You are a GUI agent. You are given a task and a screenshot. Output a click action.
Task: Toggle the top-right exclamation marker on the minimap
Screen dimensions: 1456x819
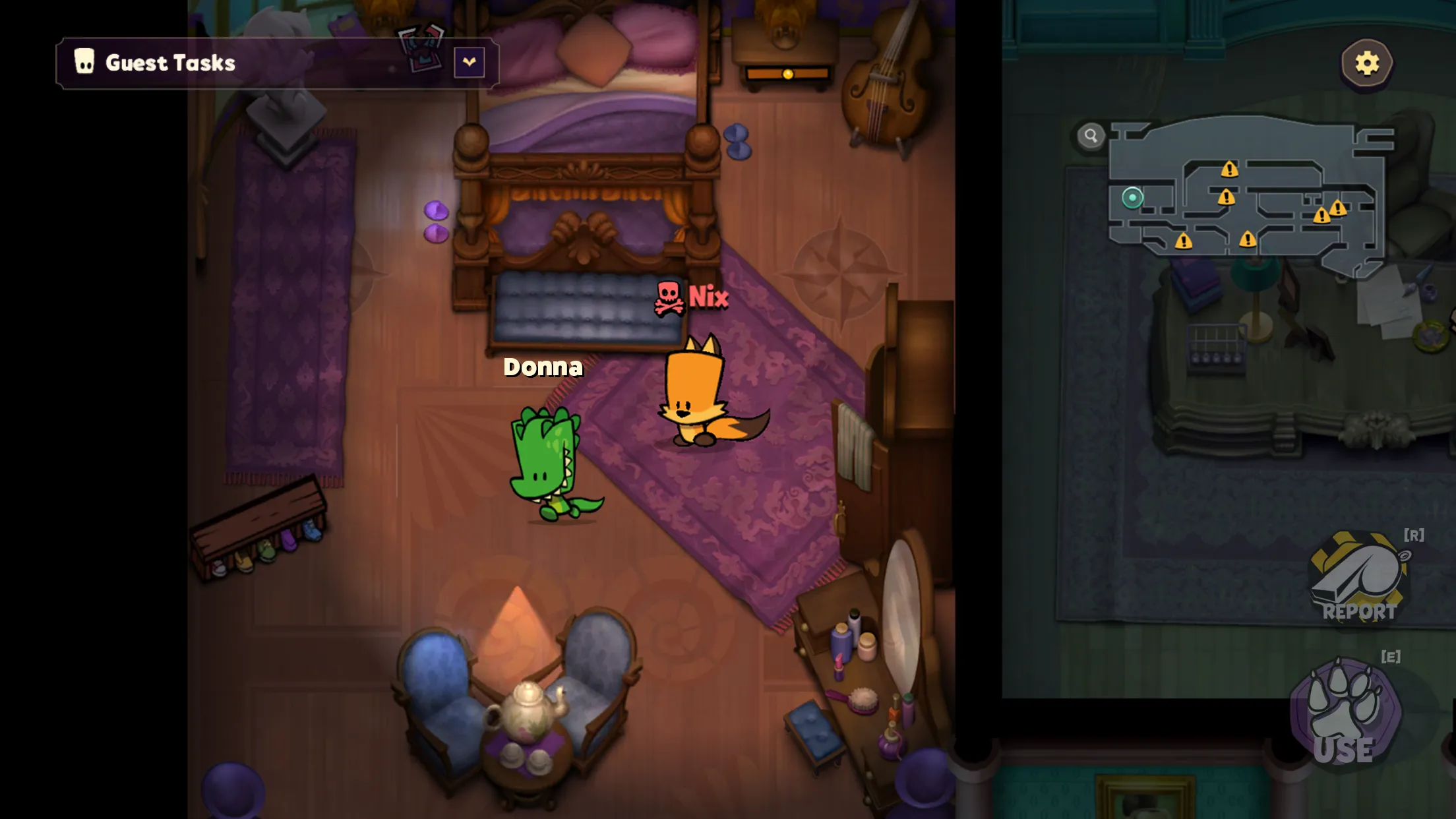pyautogui.click(x=1229, y=169)
